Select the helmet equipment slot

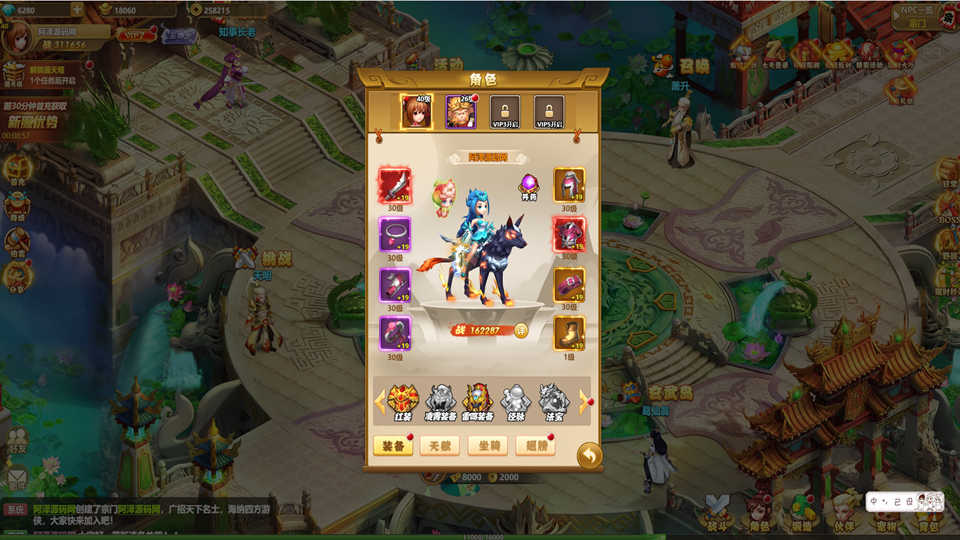[x=569, y=186]
